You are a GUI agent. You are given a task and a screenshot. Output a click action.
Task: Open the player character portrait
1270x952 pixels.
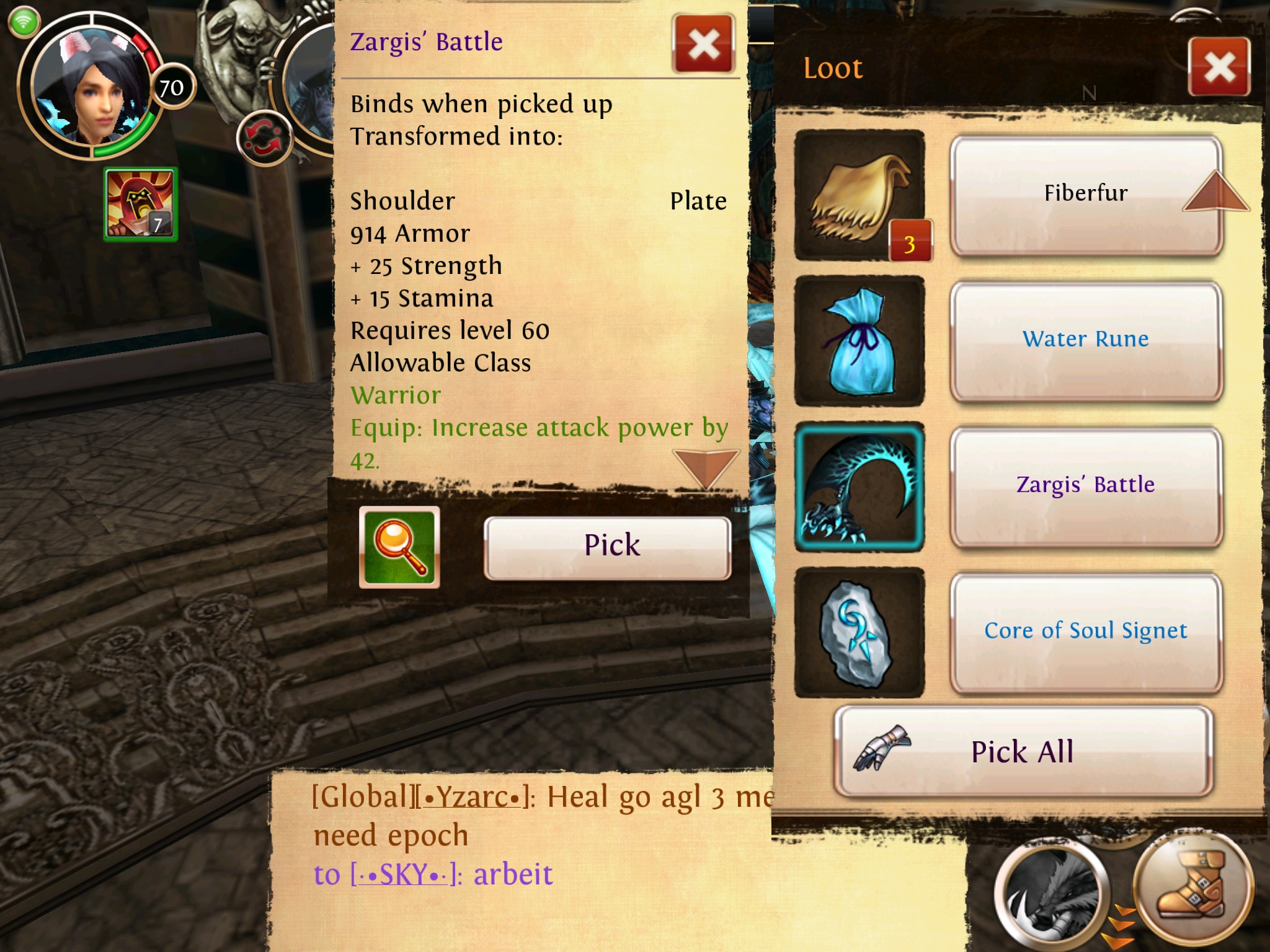point(90,87)
